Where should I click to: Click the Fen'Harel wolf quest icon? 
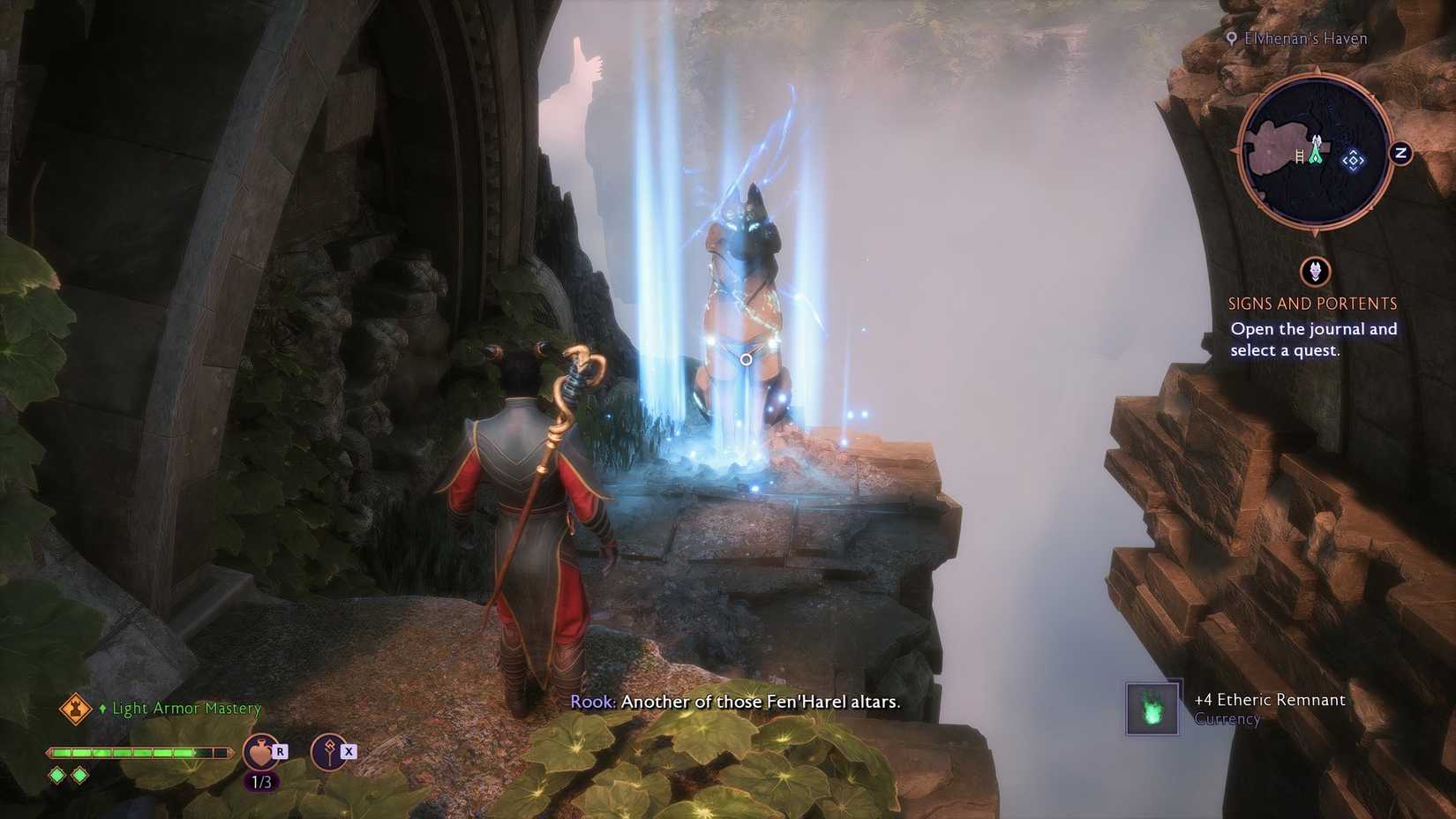point(1314,272)
